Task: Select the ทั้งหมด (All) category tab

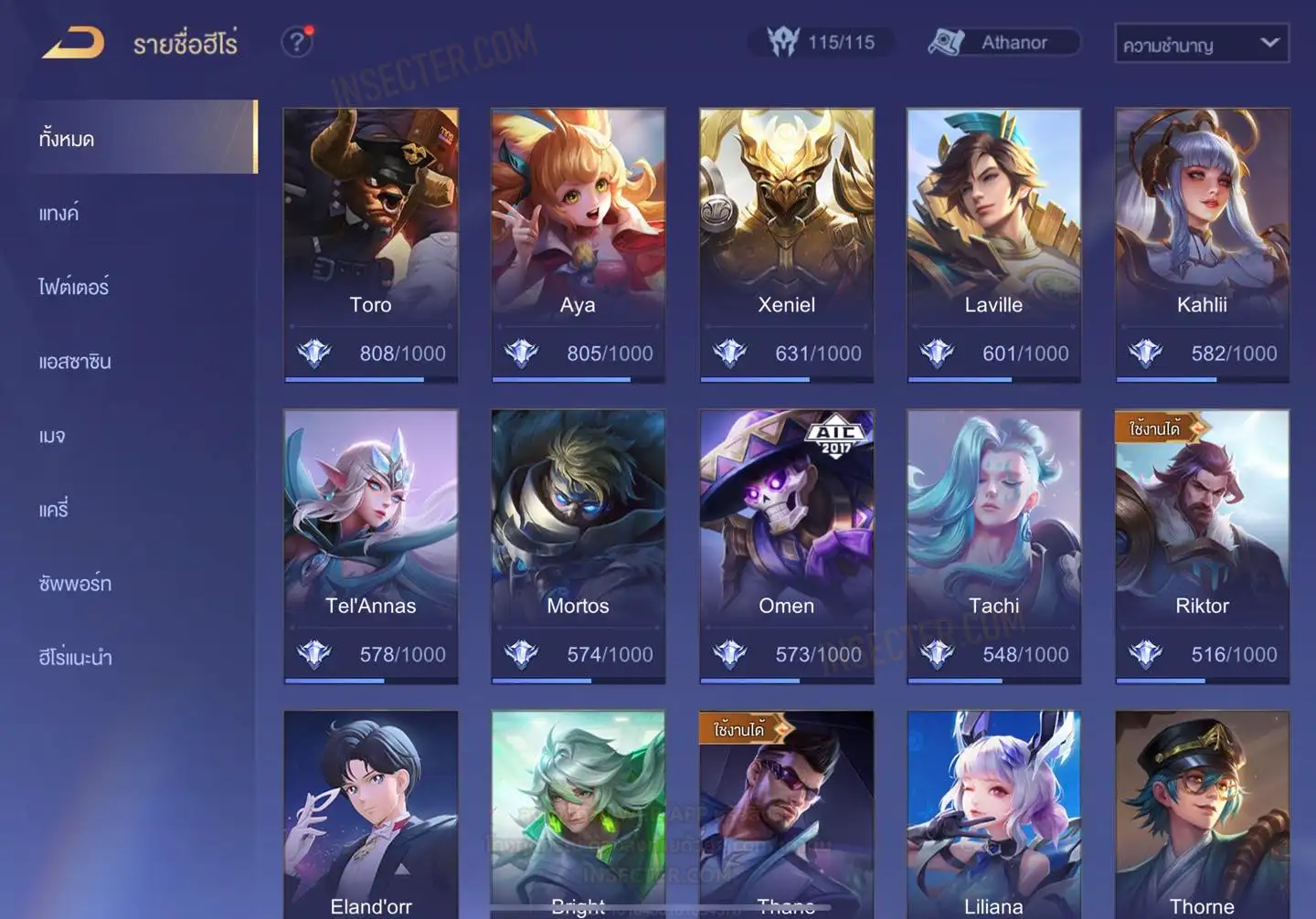Action: (x=137, y=139)
